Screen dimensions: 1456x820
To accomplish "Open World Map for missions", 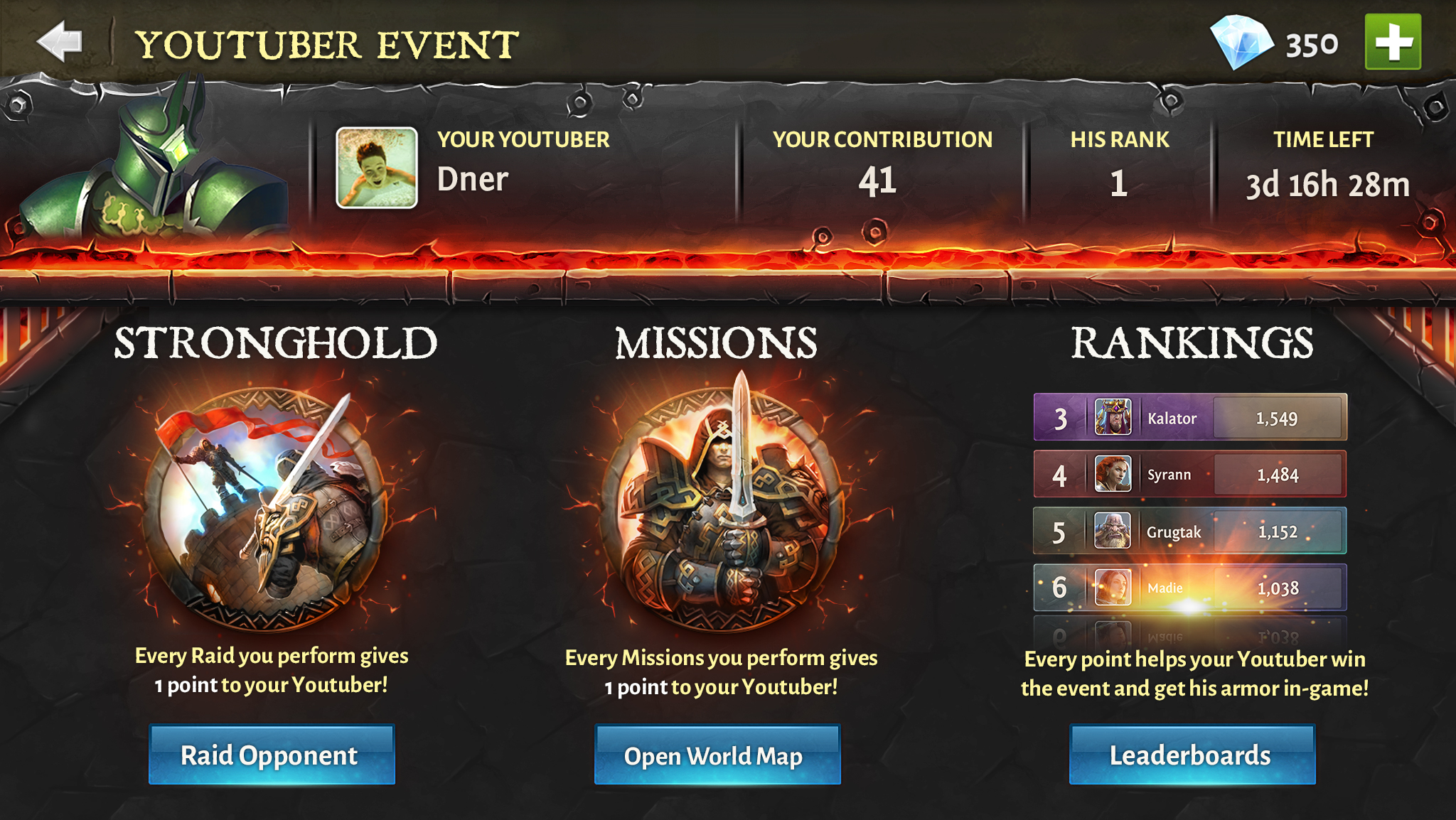I will click(717, 755).
